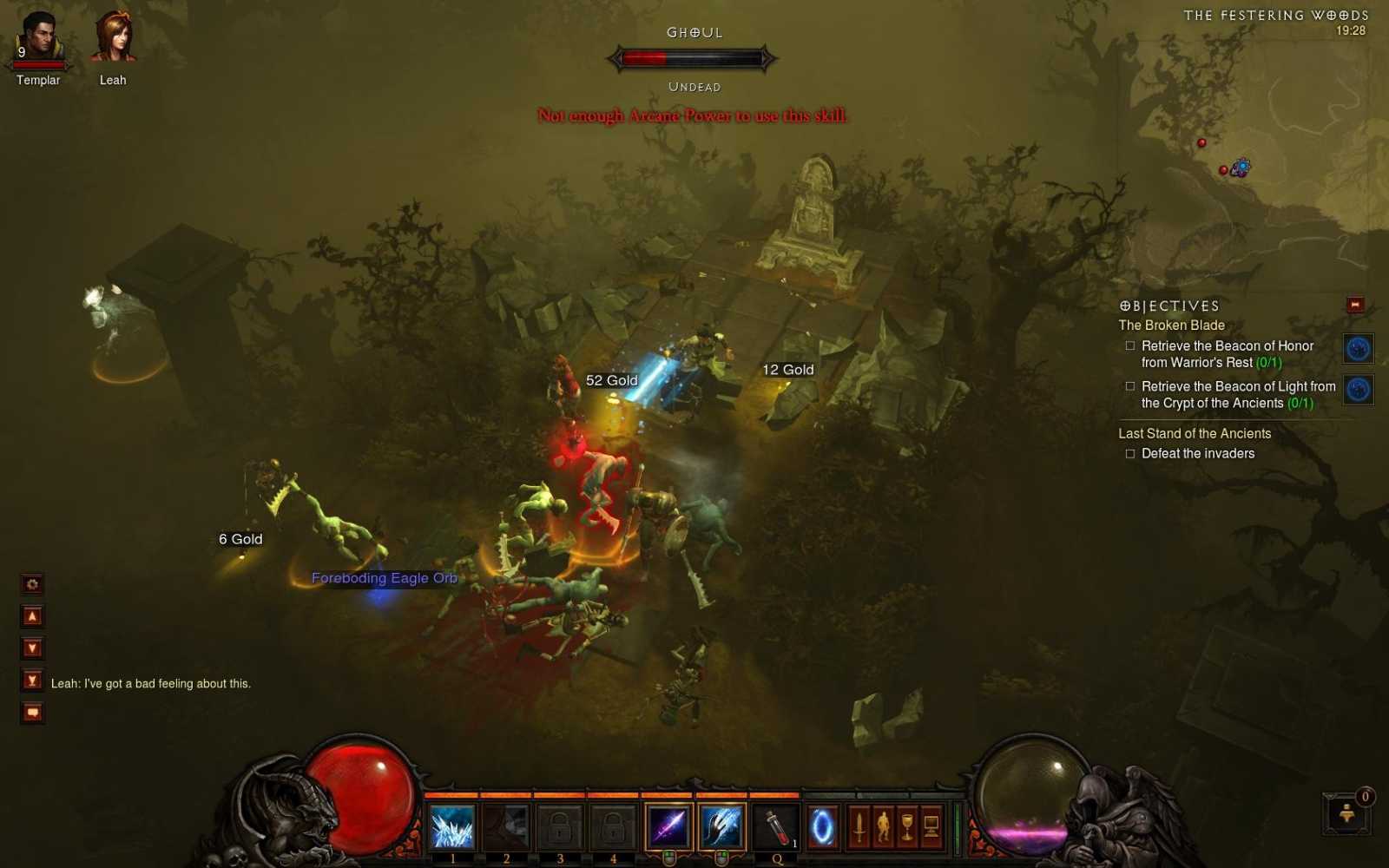Check the Defeat the invaders checkbox
The height and width of the screenshot is (868, 1389).
coord(1129,453)
